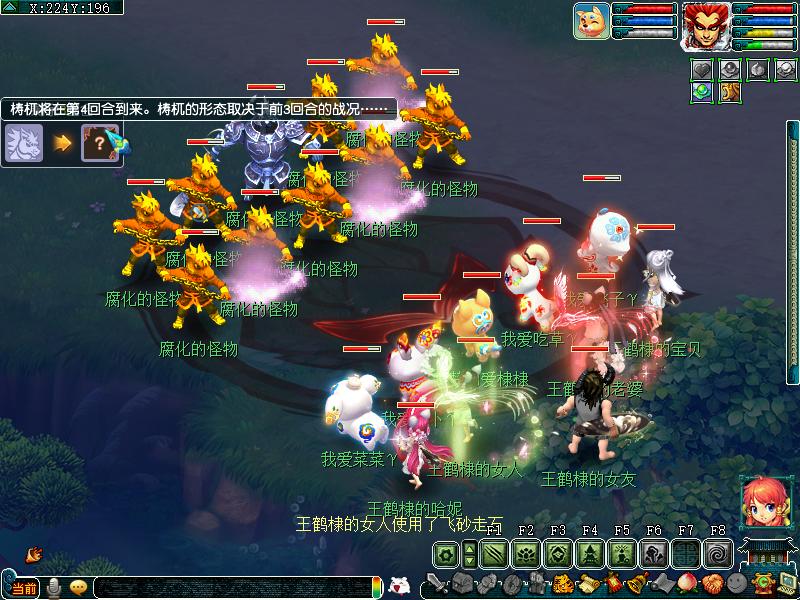The image size is (800, 600).
Task: Click the tiger head menu icon
Action: [563, 584]
